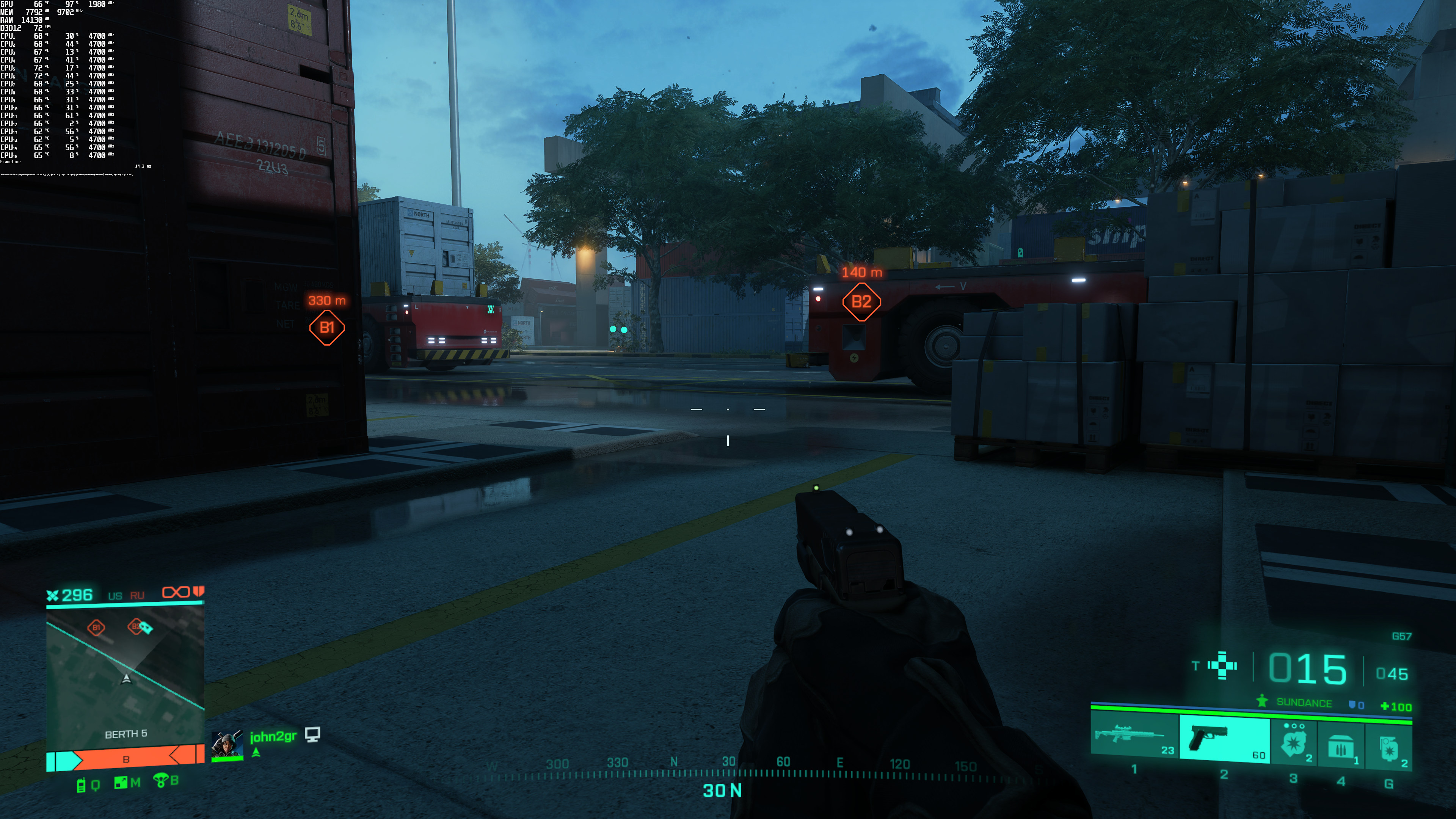Select john2gr's squad portrait
Viewport: 1456px width, 819px height.
click(227, 745)
